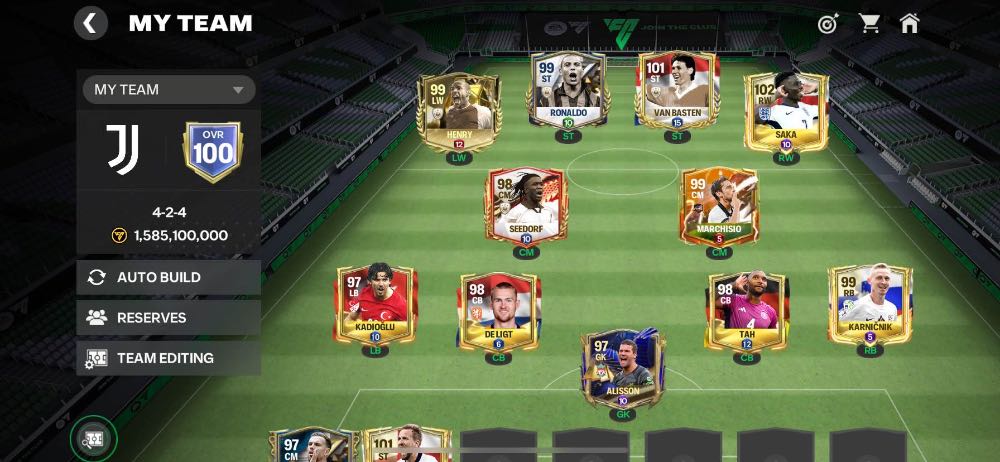Viewport: 1000px width, 462px height.
Task: Tap the green circular icon at bottom left
Action: pyautogui.click(x=93, y=438)
